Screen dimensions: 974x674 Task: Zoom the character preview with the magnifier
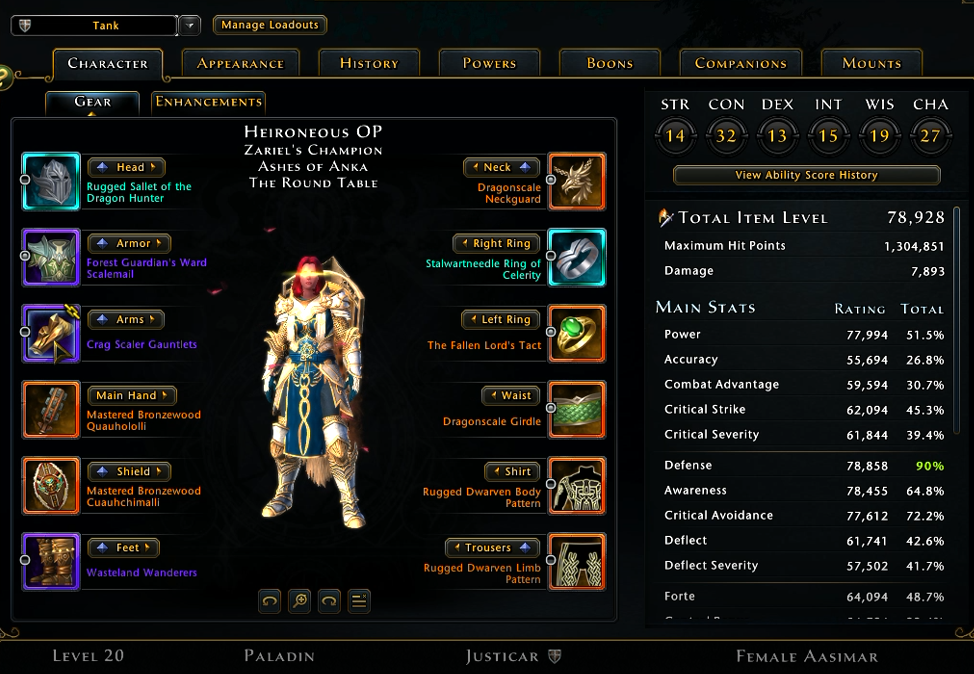point(299,601)
